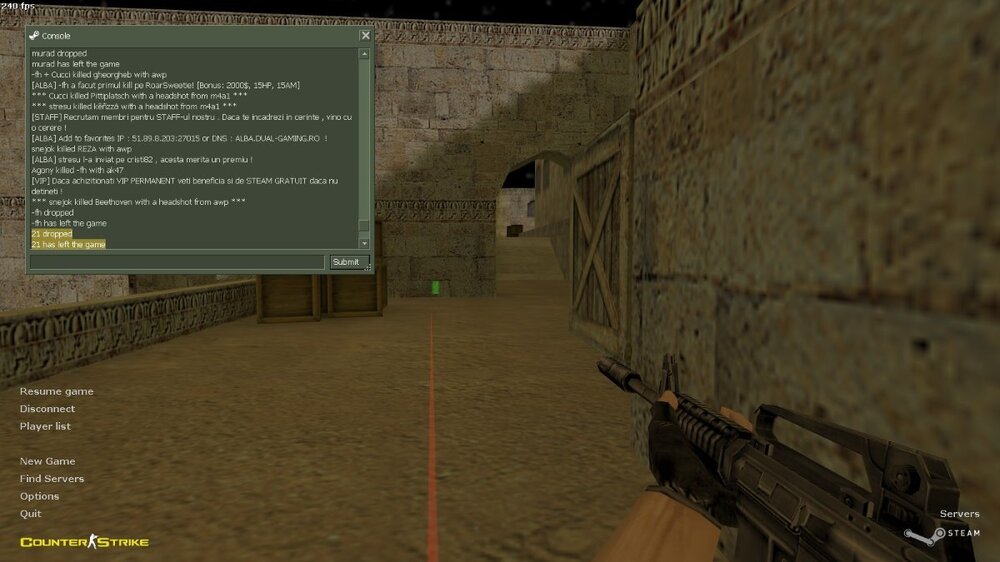
Task: Open the Player list
Action: [x=45, y=426]
